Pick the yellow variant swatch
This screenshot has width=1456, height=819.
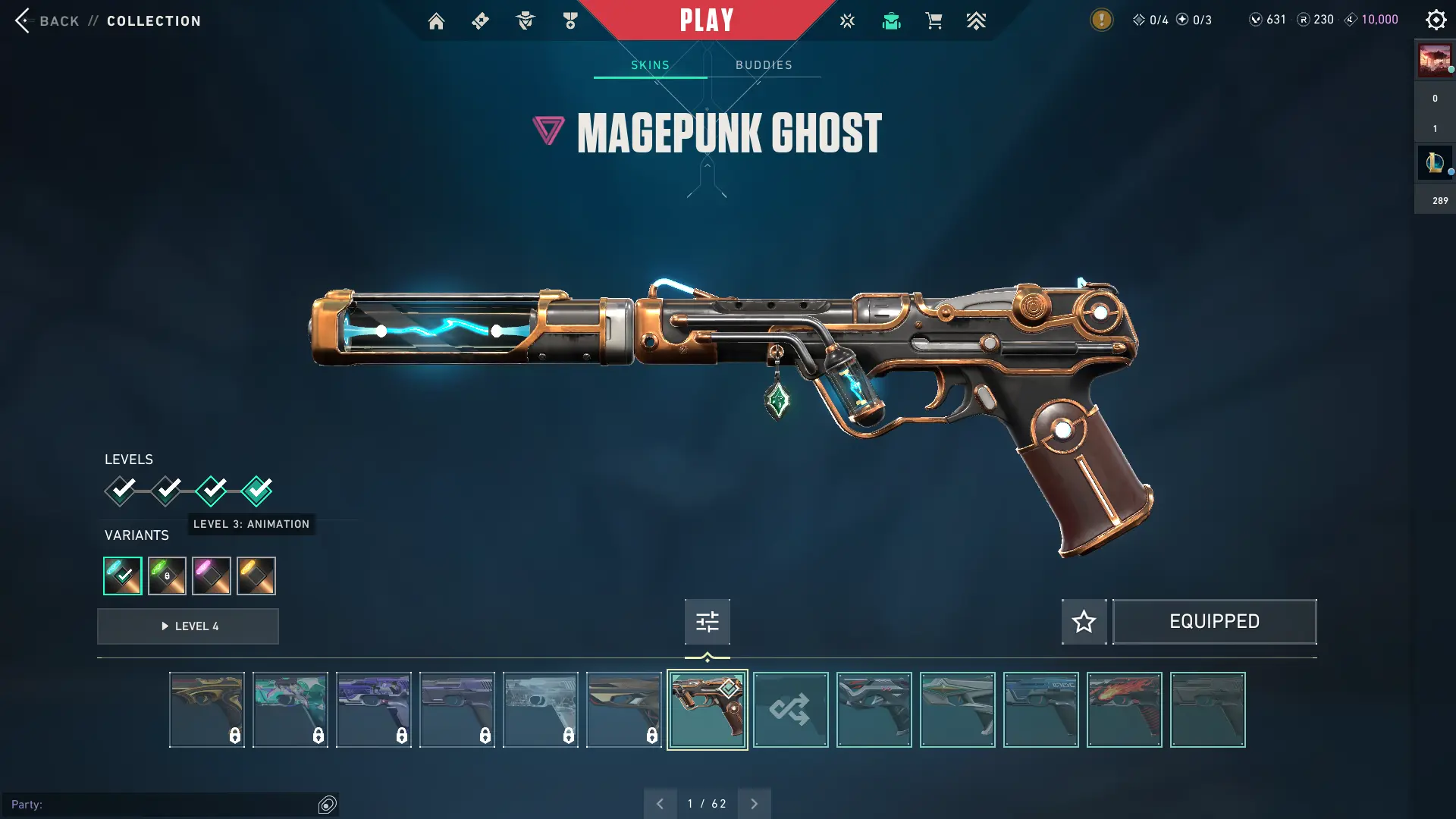256,576
